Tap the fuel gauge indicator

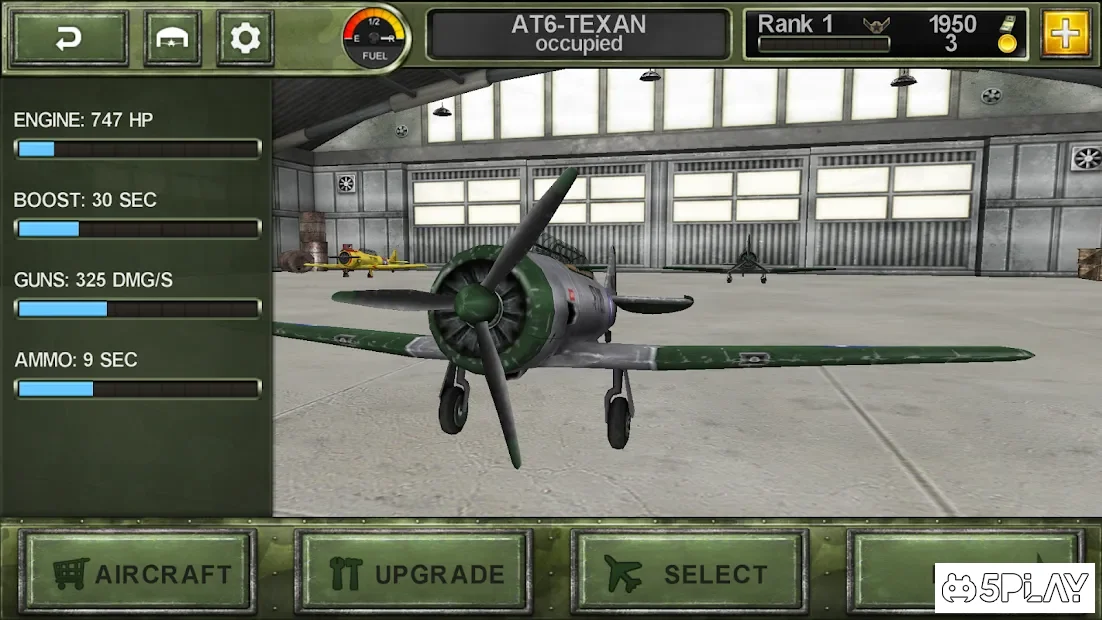click(375, 38)
